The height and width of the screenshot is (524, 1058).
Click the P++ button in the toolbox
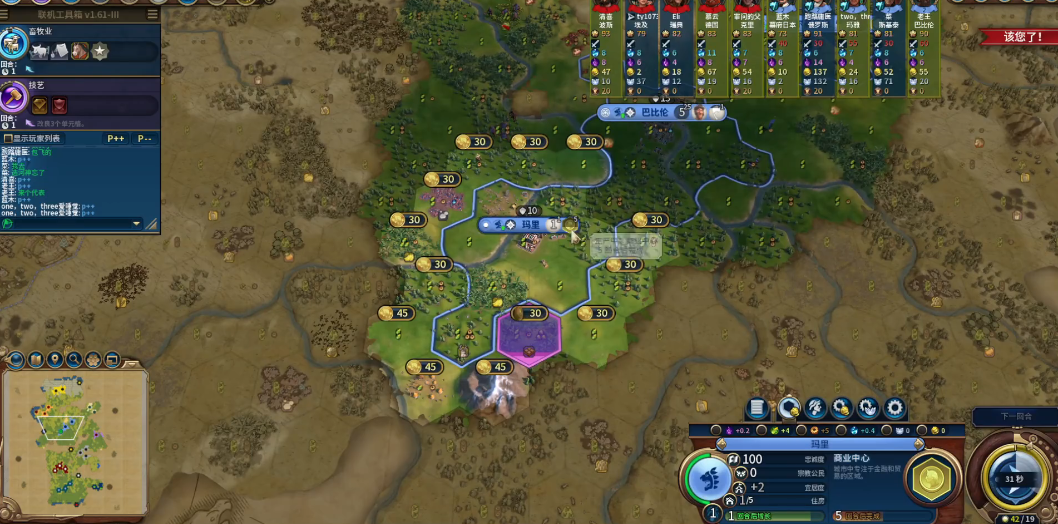115,138
